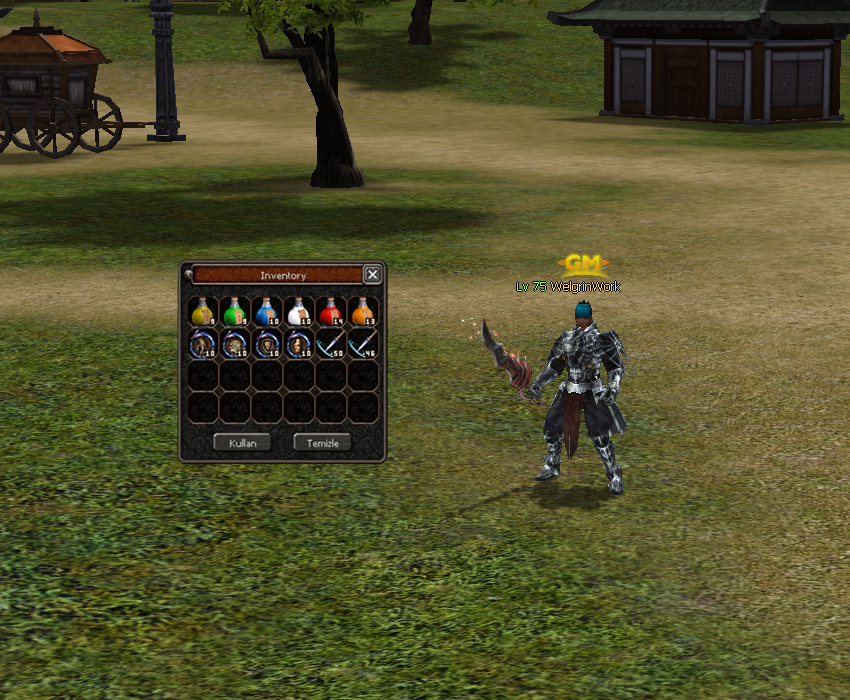Select the shield emblem scroll item
This screenshot has height=700, width=850.
click(x=267, y=344)
